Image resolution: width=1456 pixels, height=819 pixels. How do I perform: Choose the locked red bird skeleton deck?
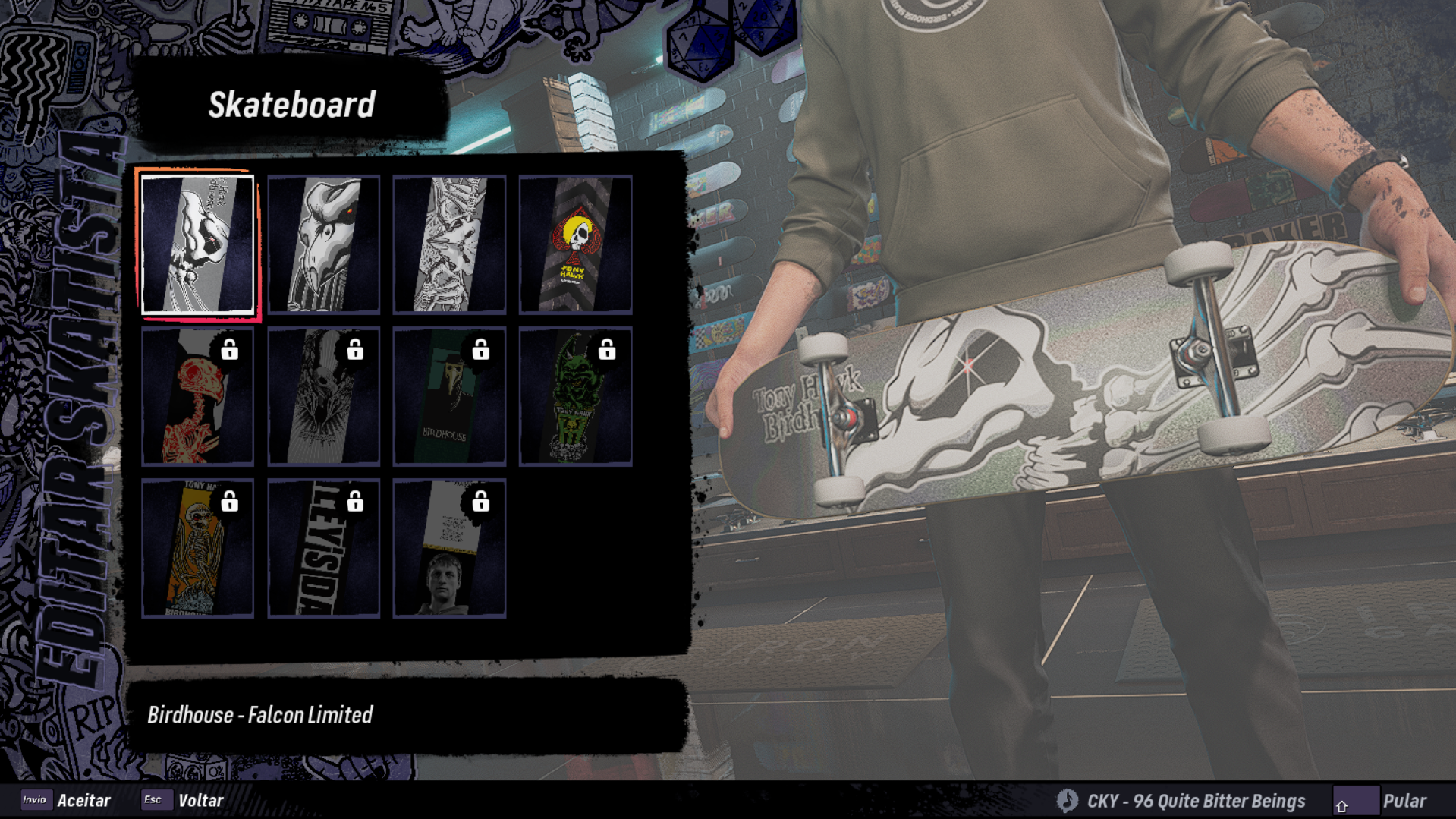coord(197,396)
